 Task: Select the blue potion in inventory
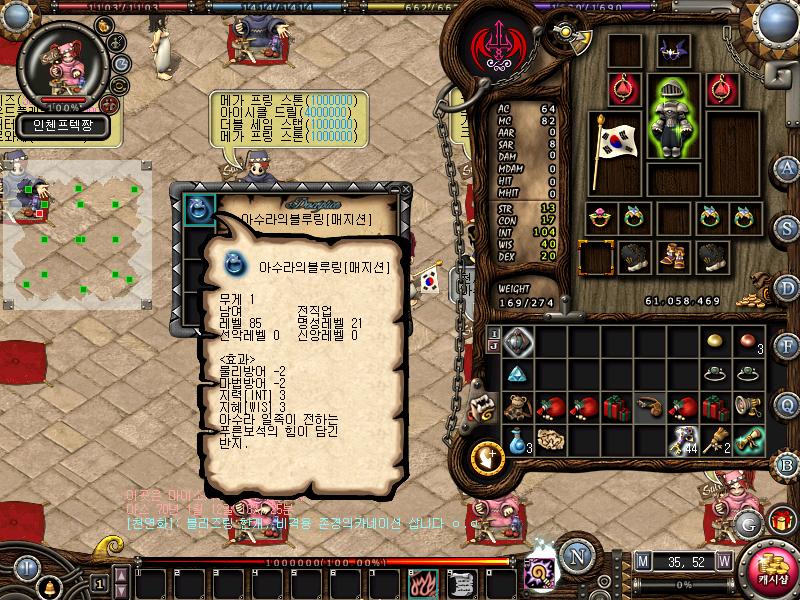tap(516, 439)
